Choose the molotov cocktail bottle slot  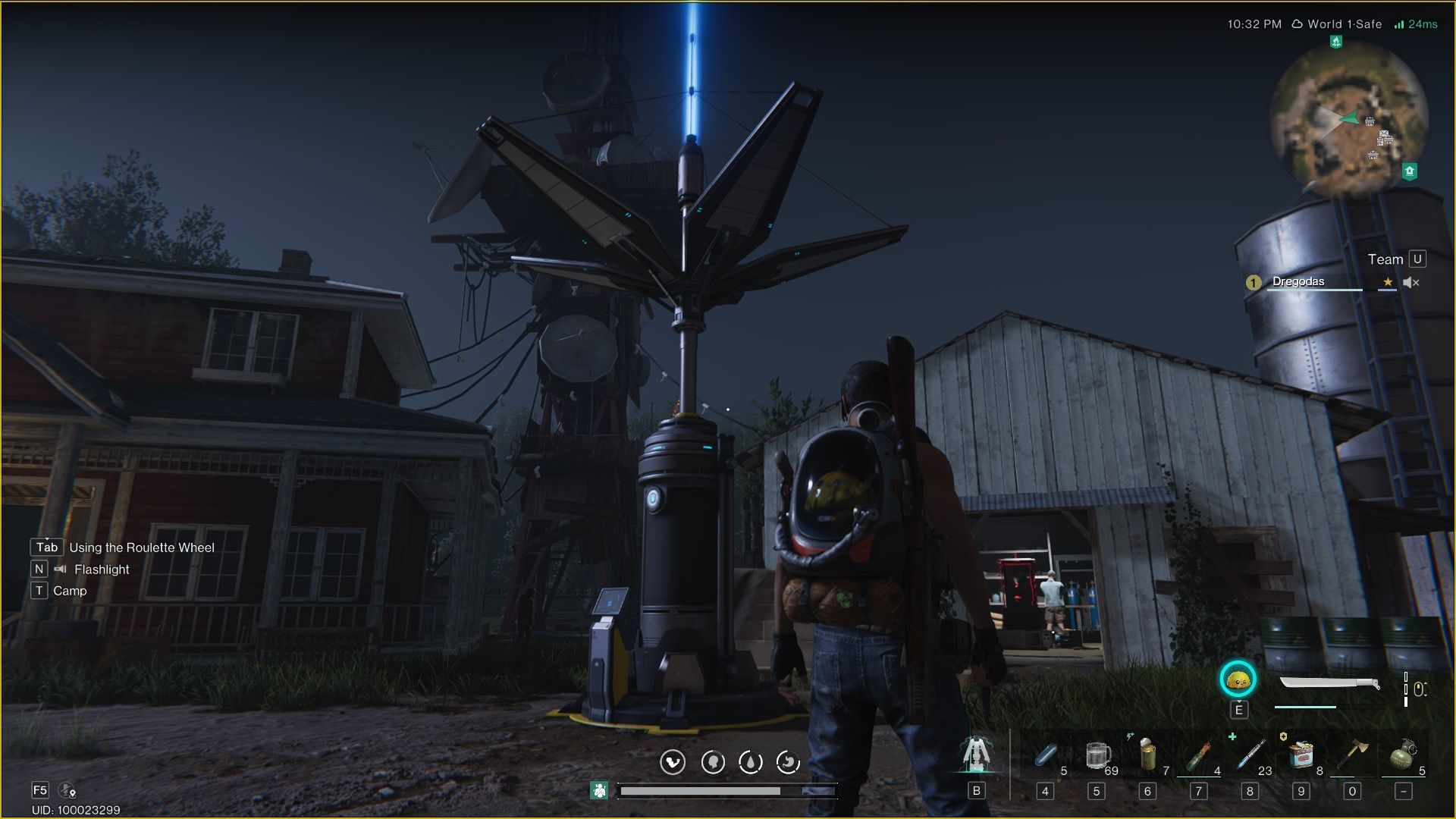pos(1199,755)
